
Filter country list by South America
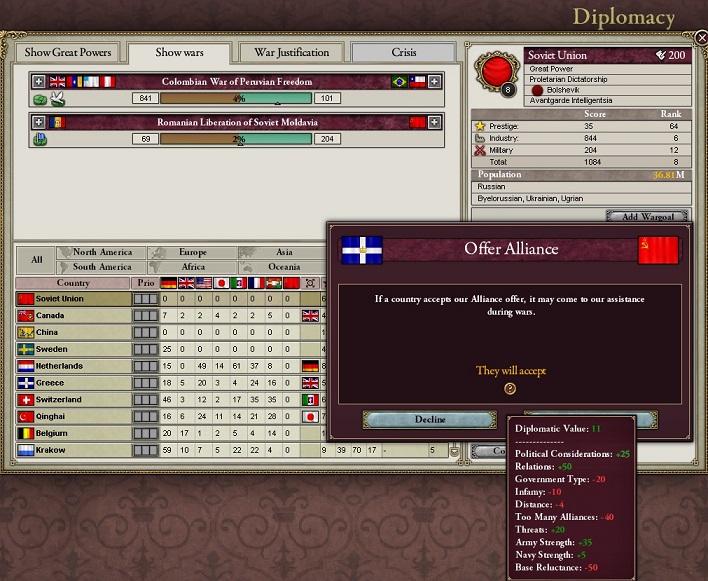point(102,267)
